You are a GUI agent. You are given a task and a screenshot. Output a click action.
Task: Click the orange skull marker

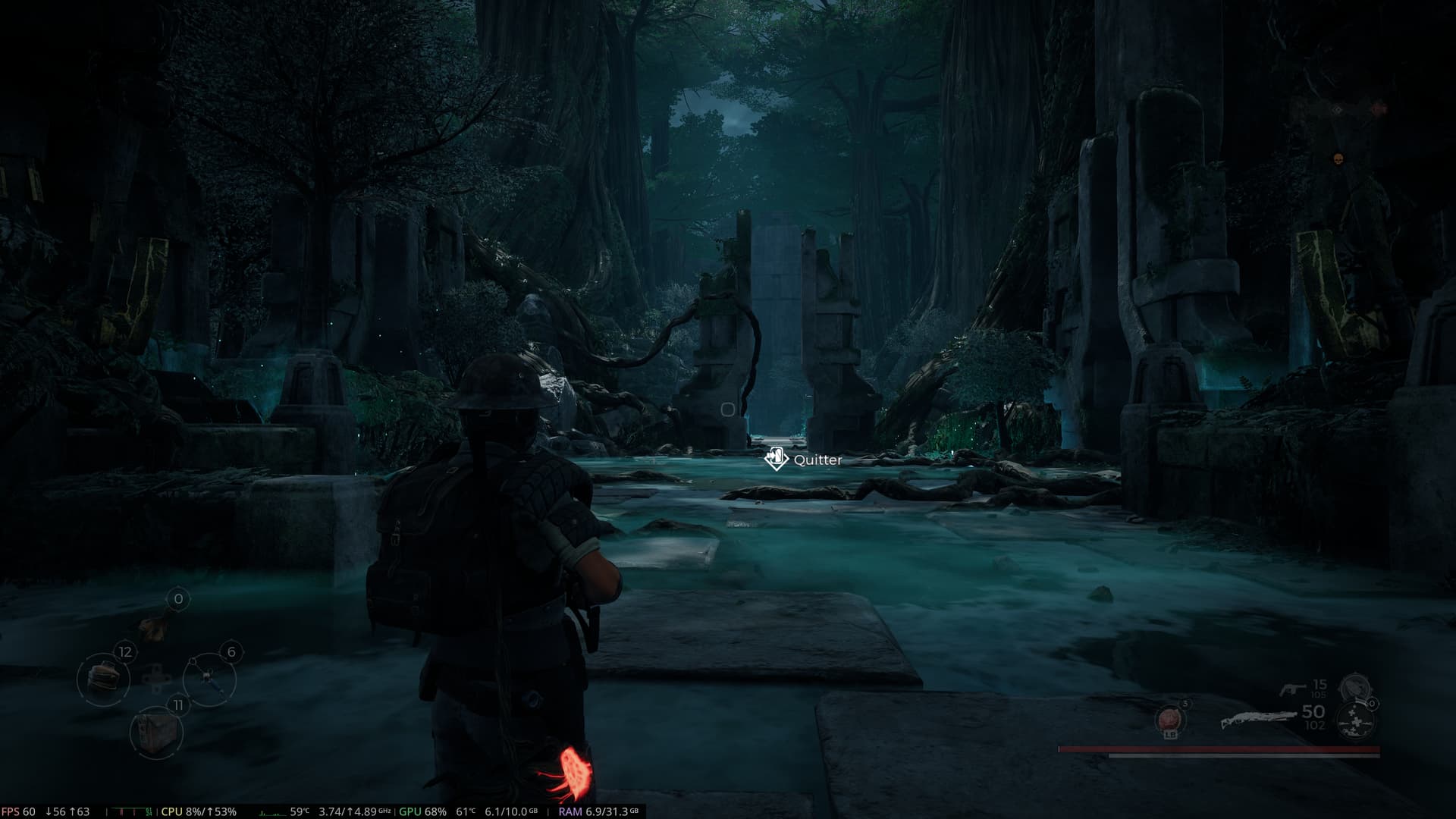tap(1338, 158)
